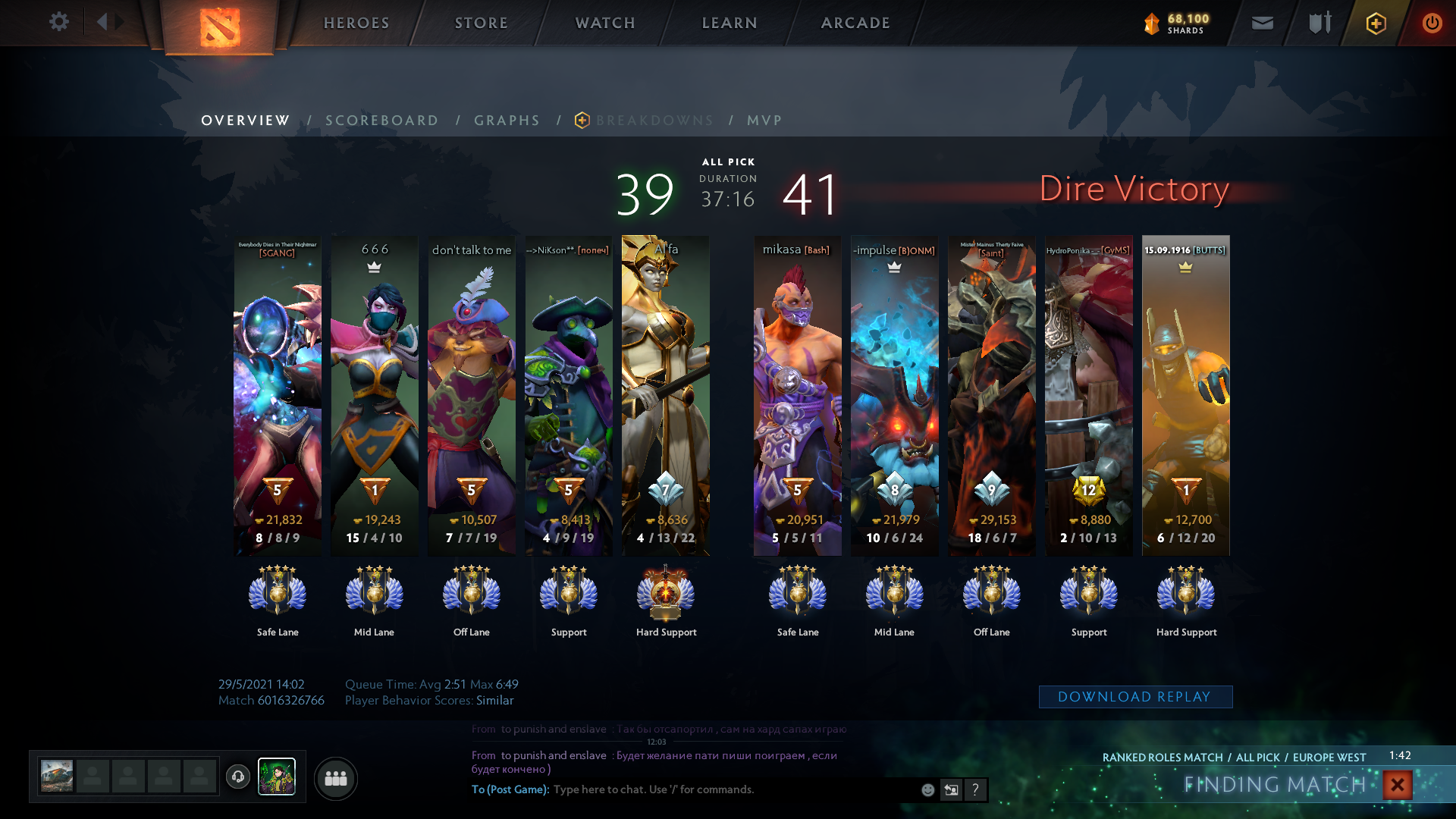Open the Store menu
The width and height of the screenshot is (1456, 819).
482,23
